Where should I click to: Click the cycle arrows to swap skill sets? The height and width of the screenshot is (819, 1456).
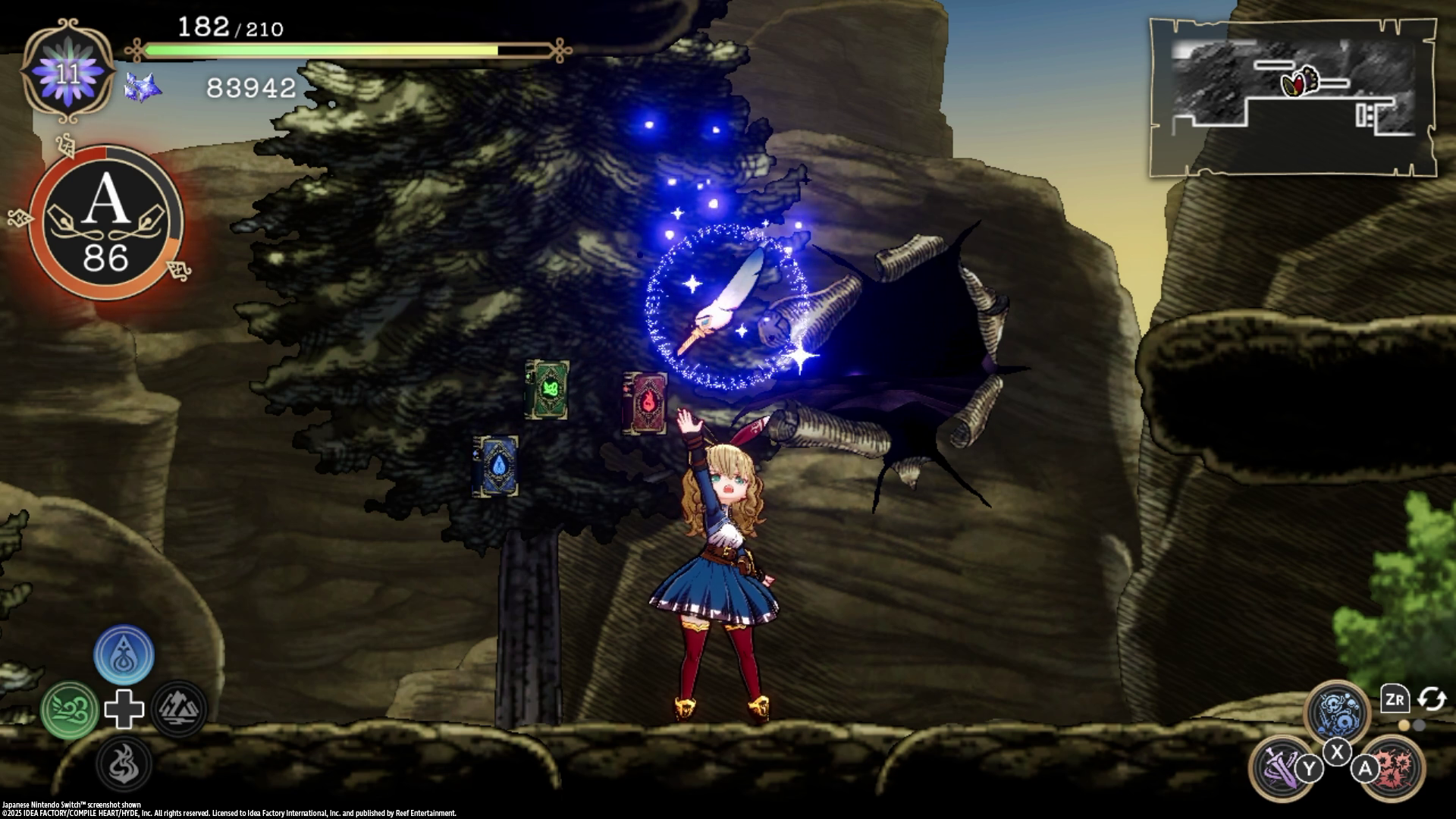point(1431,698)
